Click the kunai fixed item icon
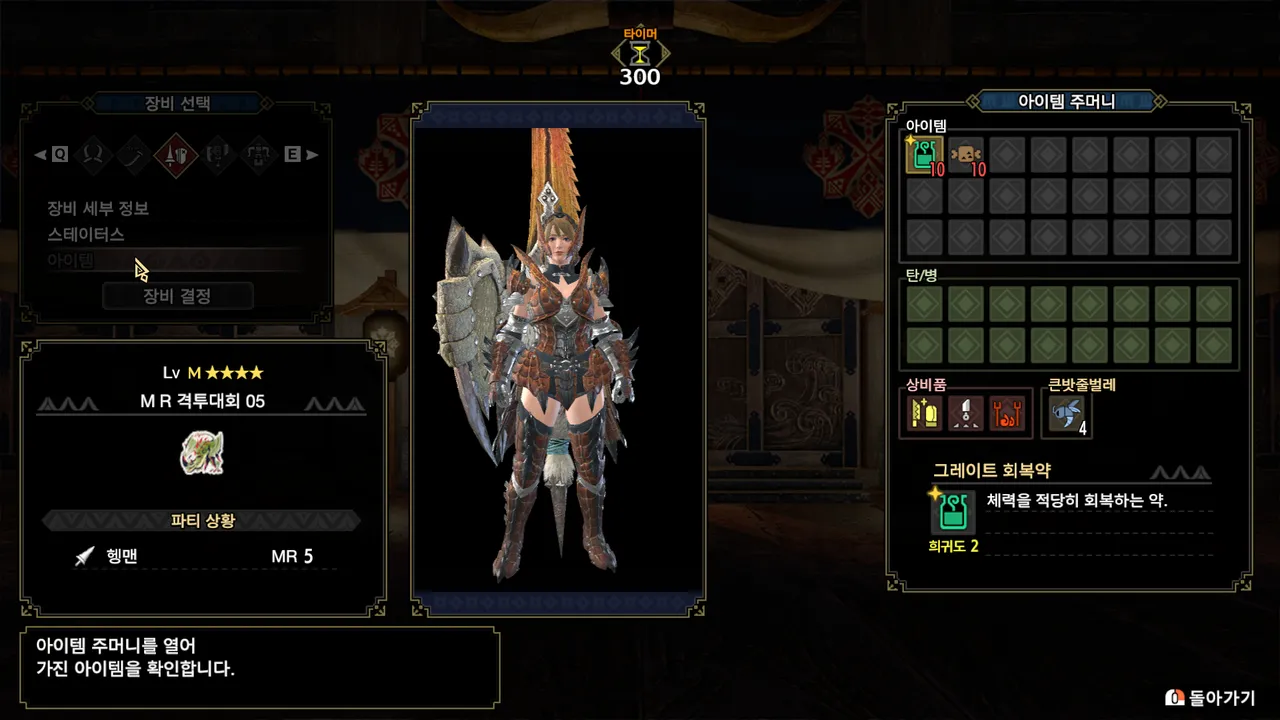Screen dimensions: 1280x720 [967, 413]
